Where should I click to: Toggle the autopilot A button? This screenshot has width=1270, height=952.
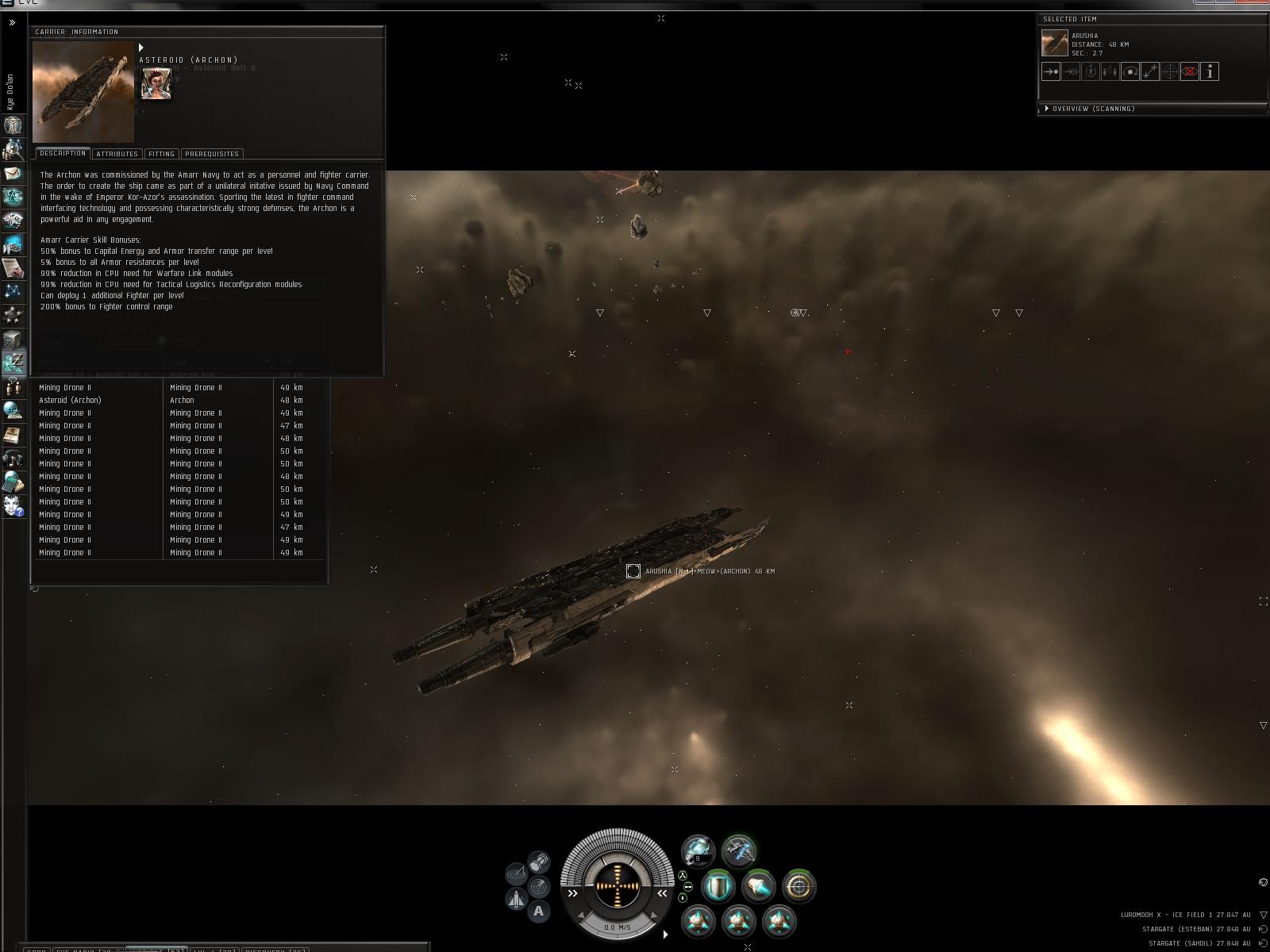(538, 911)
